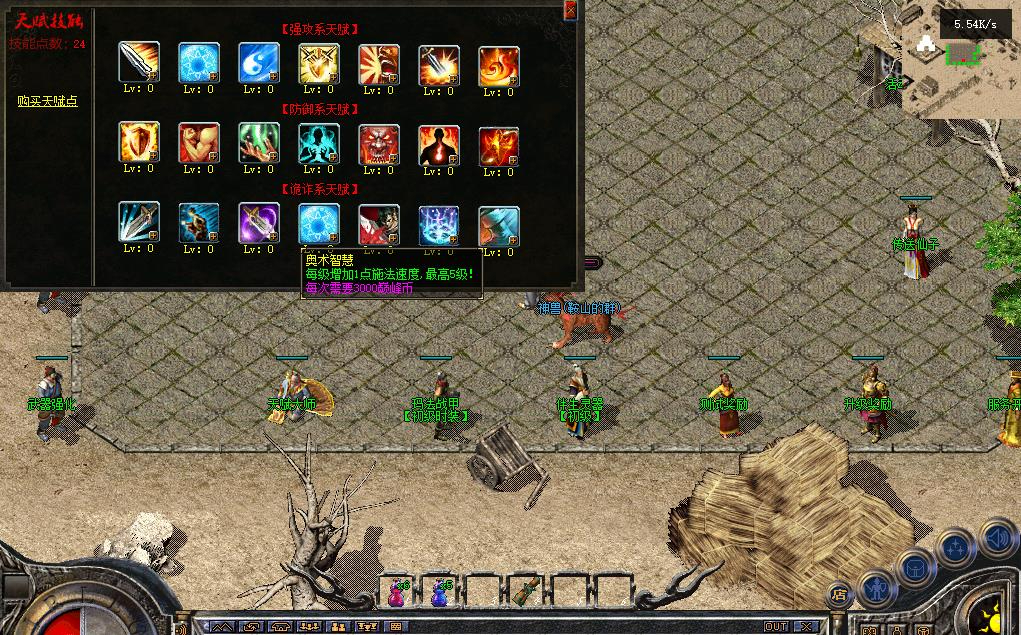
Task: Choose the golden crossed-swords shield talent
Action: pos(318,63)
